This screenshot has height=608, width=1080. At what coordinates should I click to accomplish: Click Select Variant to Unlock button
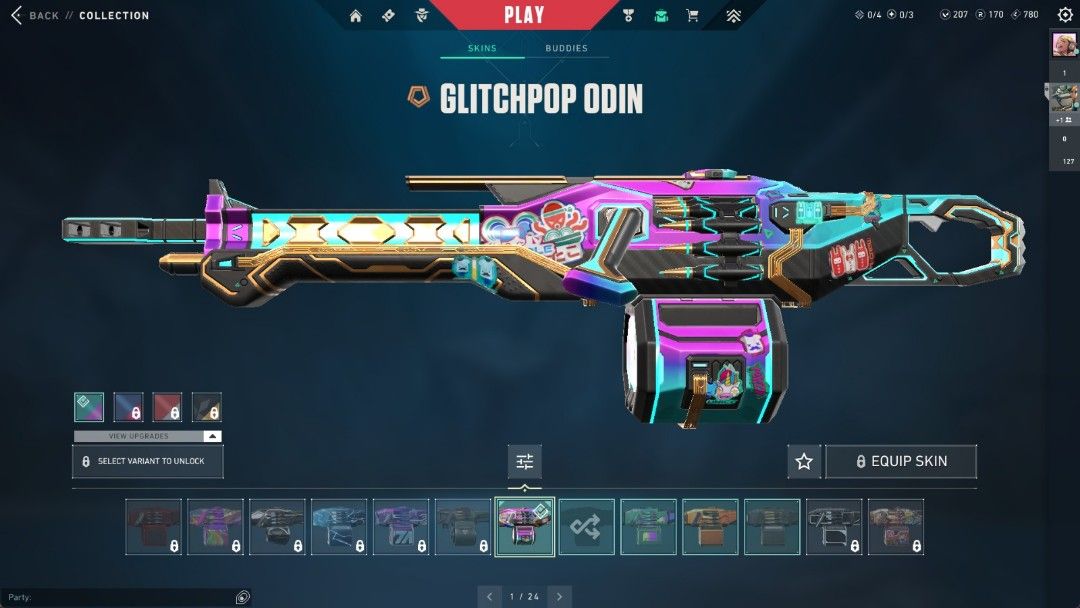[148, 461]
